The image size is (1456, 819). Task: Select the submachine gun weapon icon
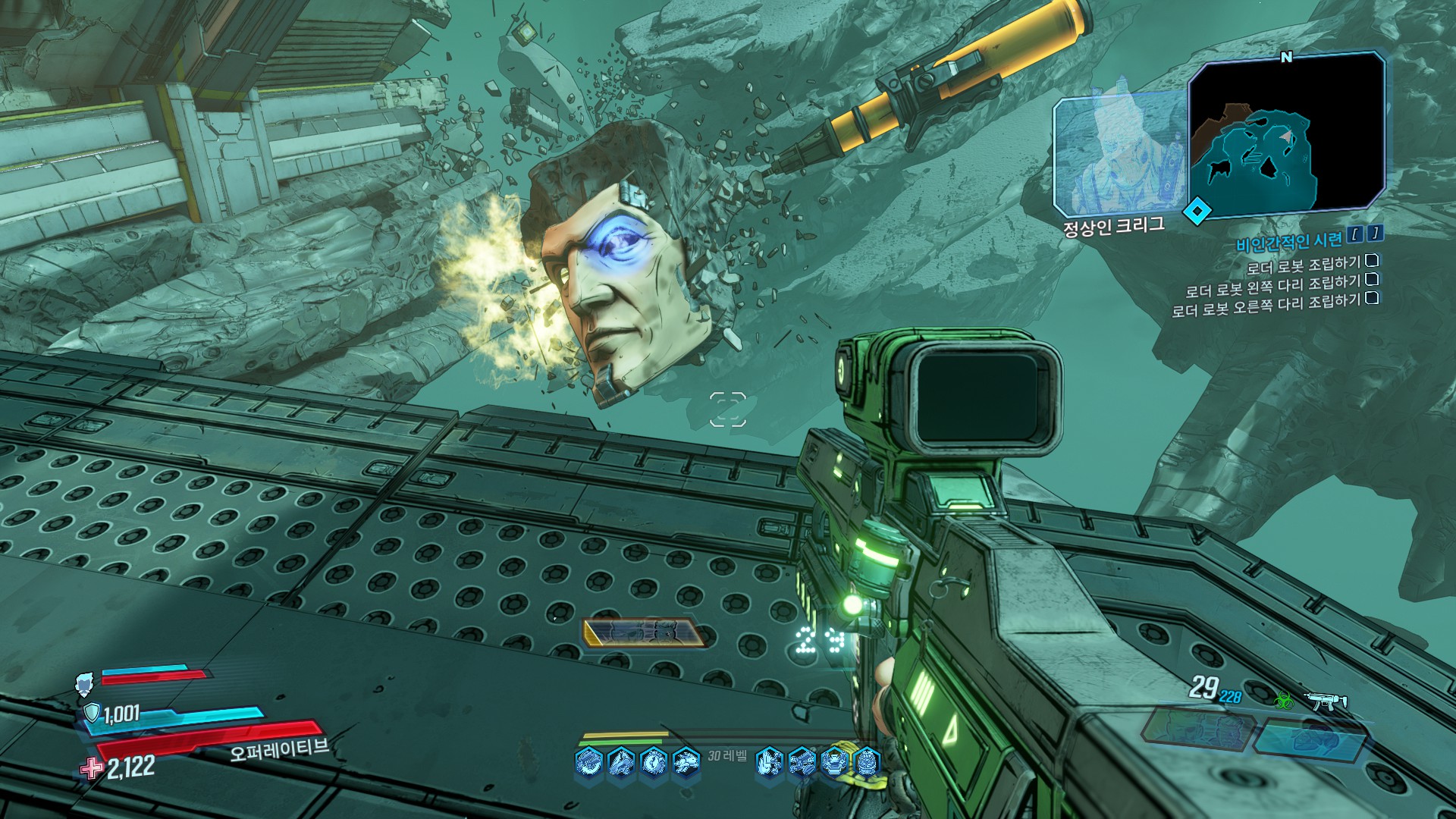pyautogui.click(x=1325, y=701)
